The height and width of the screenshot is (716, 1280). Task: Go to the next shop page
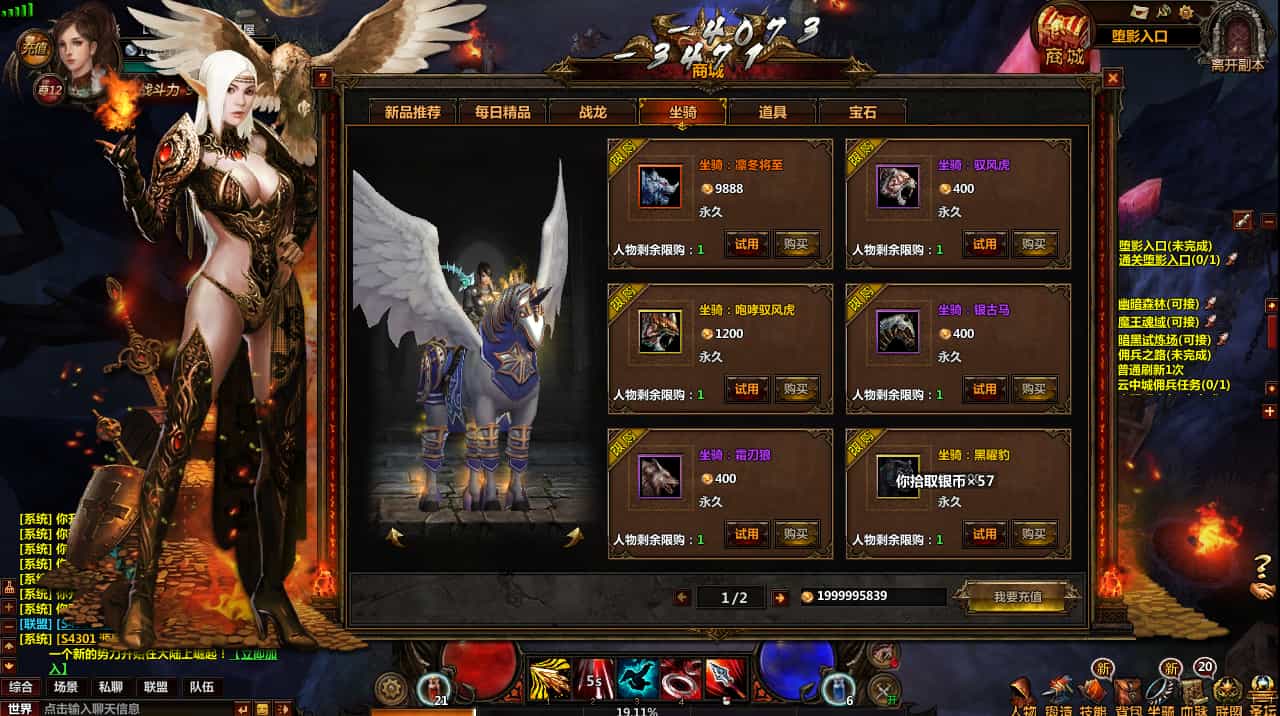click(x=780, y=597)
